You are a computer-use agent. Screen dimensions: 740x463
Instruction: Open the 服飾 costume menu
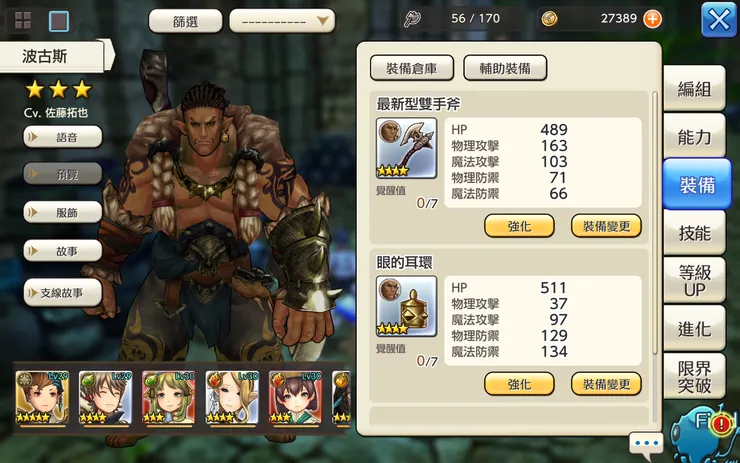pos(62,212)
